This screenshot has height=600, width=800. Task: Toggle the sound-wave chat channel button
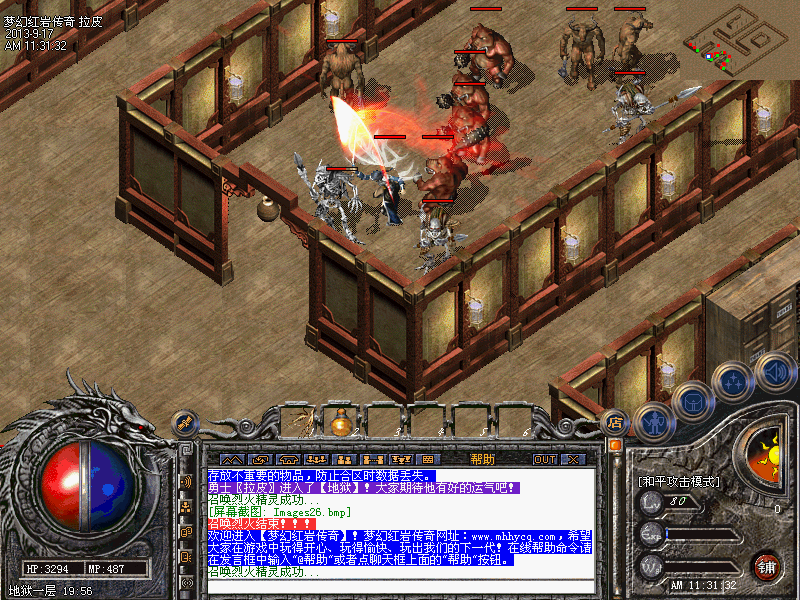tap(186, 481)
